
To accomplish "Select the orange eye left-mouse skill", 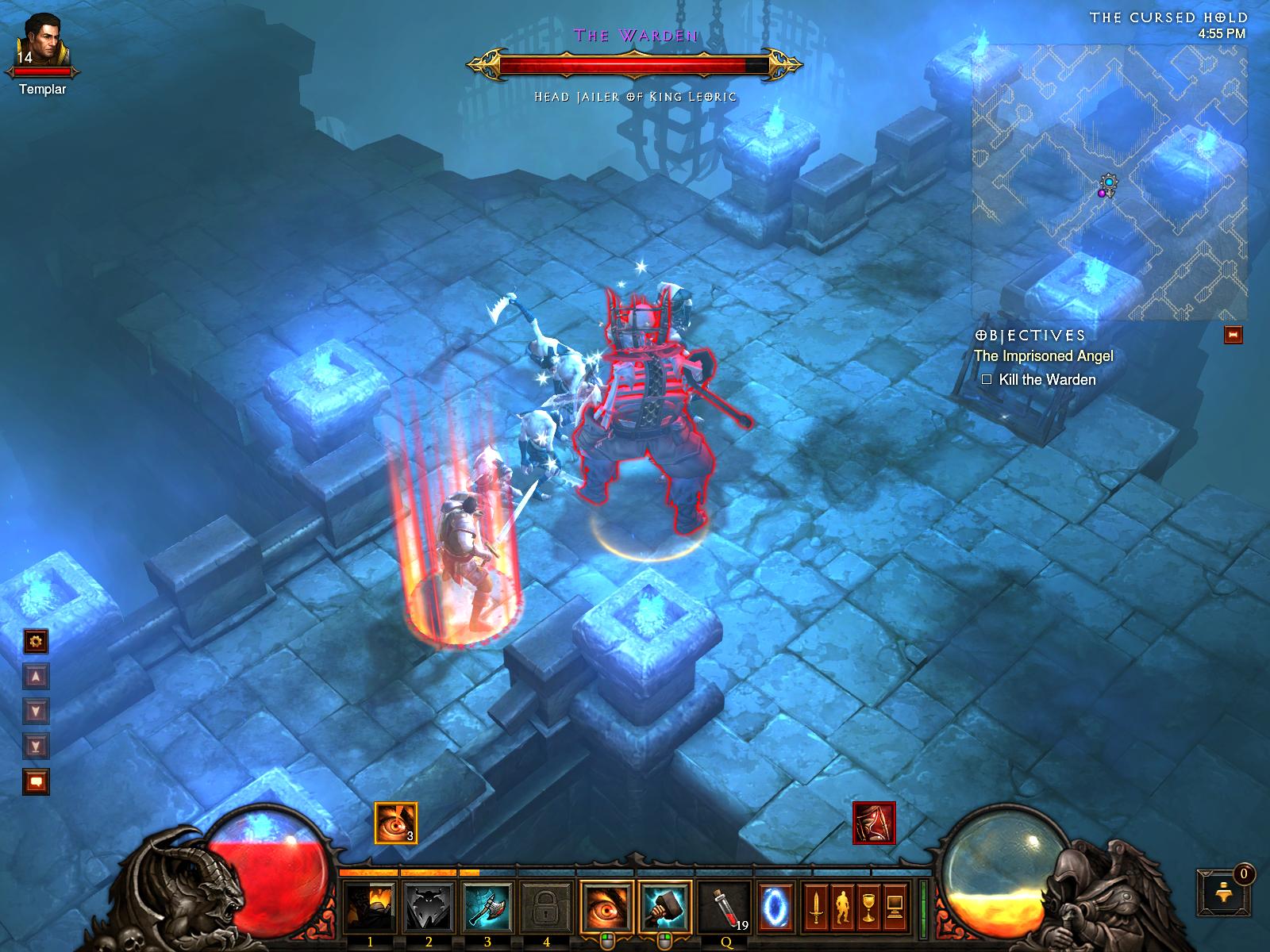I will point(606,908).
